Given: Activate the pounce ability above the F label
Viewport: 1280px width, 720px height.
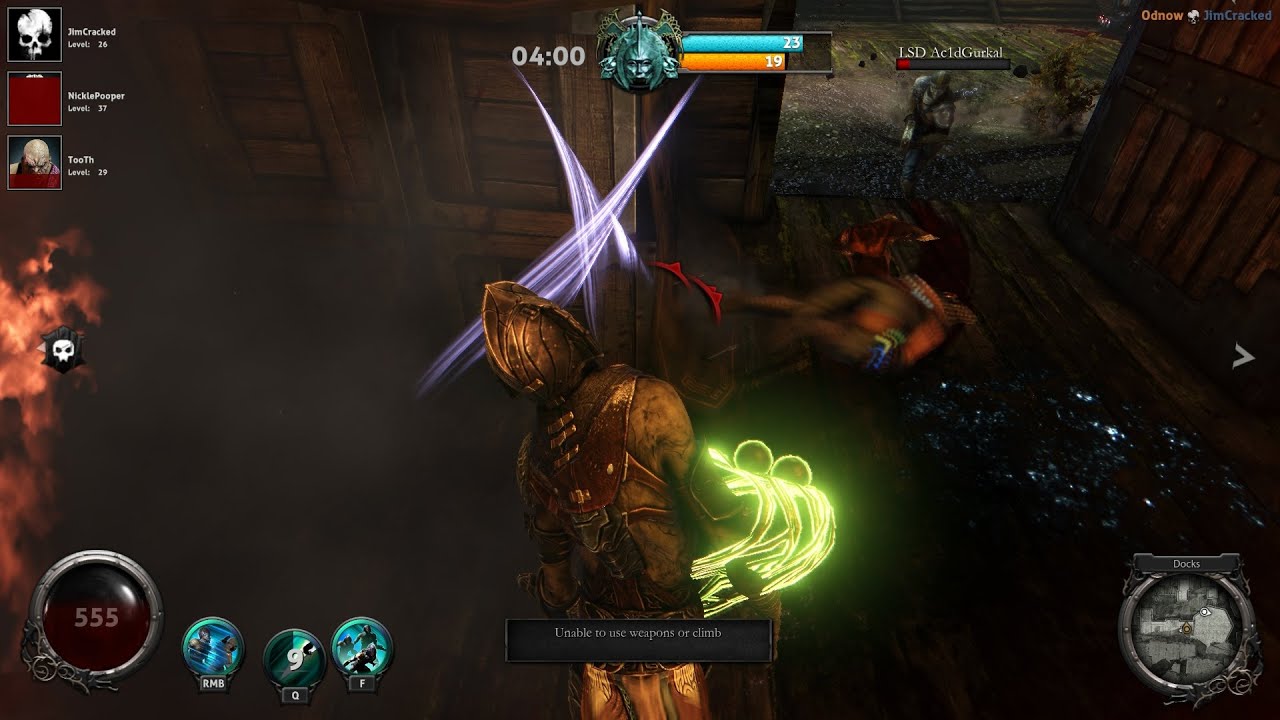Looking at the screenshot, I should pyautogui.click(x=361, y=647).
